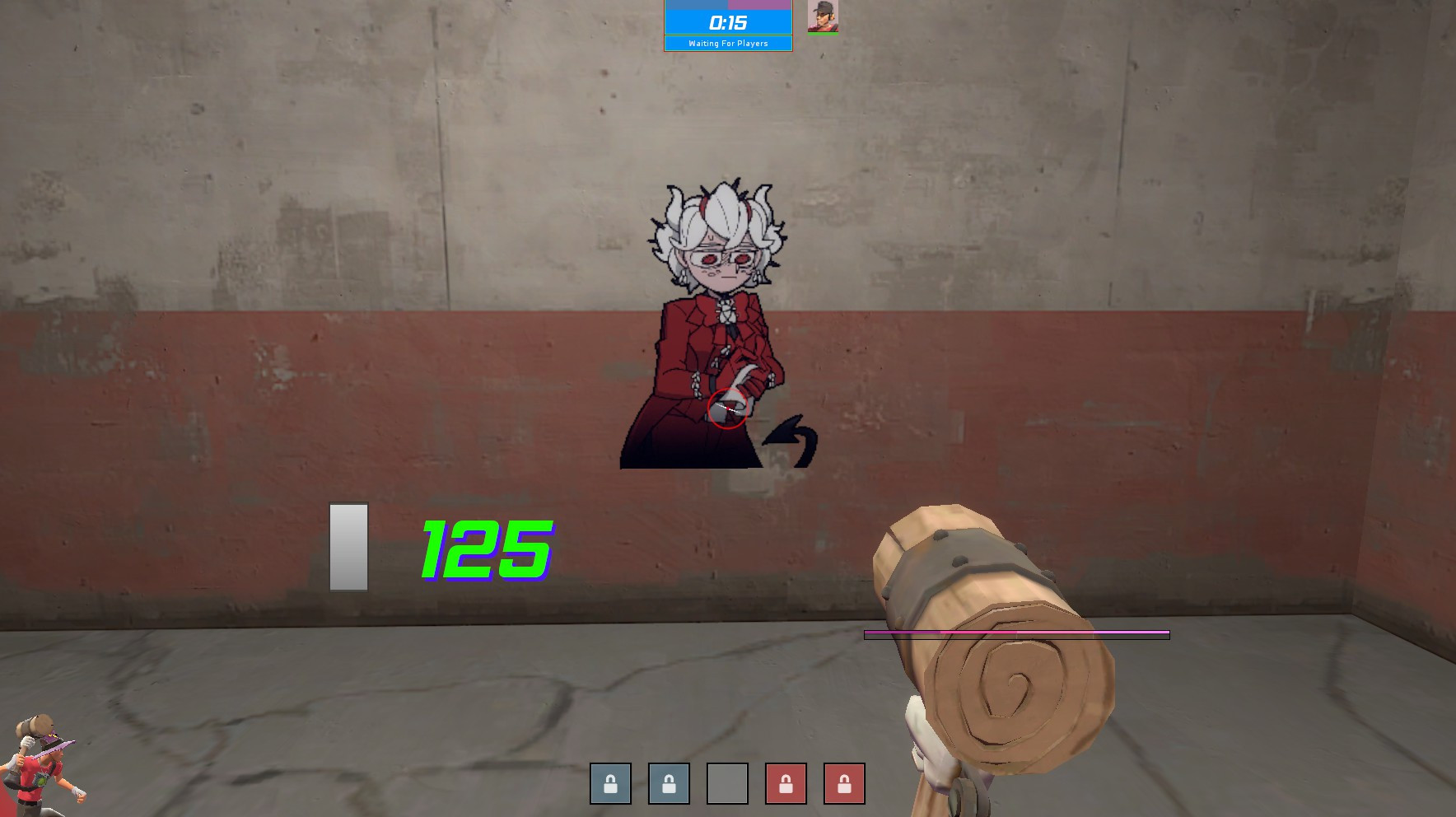This screenshot has height=817, width=1456.
Task: Select the Waiting For Players status tab
Action: click(x=728, y=44)
